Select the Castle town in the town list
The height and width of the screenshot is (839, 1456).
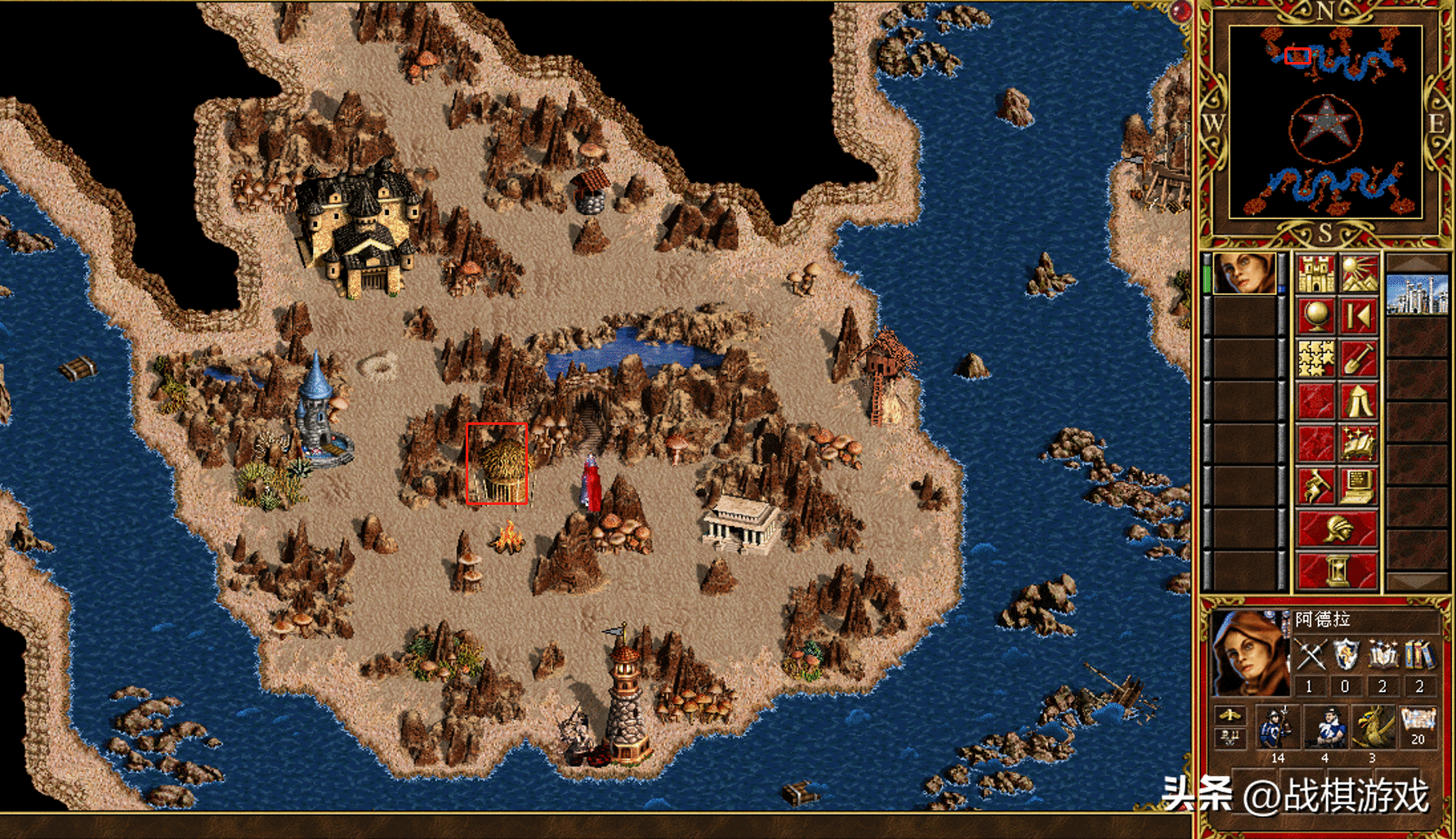[1418, 294]
